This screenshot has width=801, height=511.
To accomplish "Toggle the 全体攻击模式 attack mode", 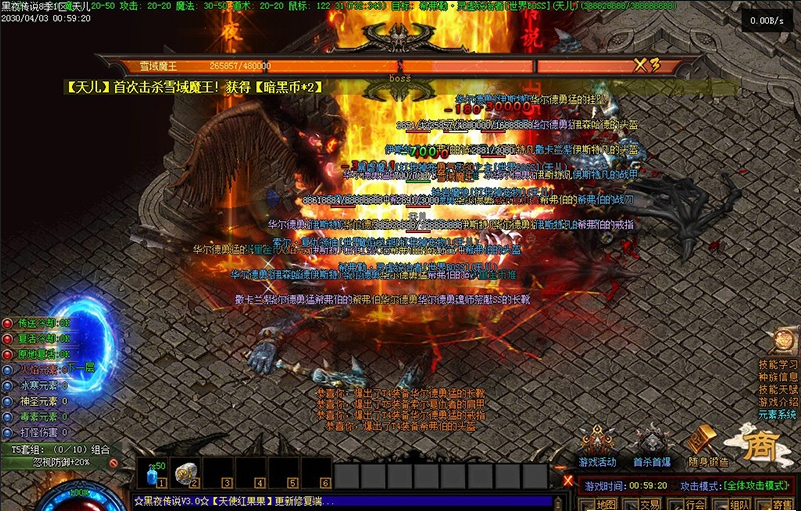I will 757,485.
